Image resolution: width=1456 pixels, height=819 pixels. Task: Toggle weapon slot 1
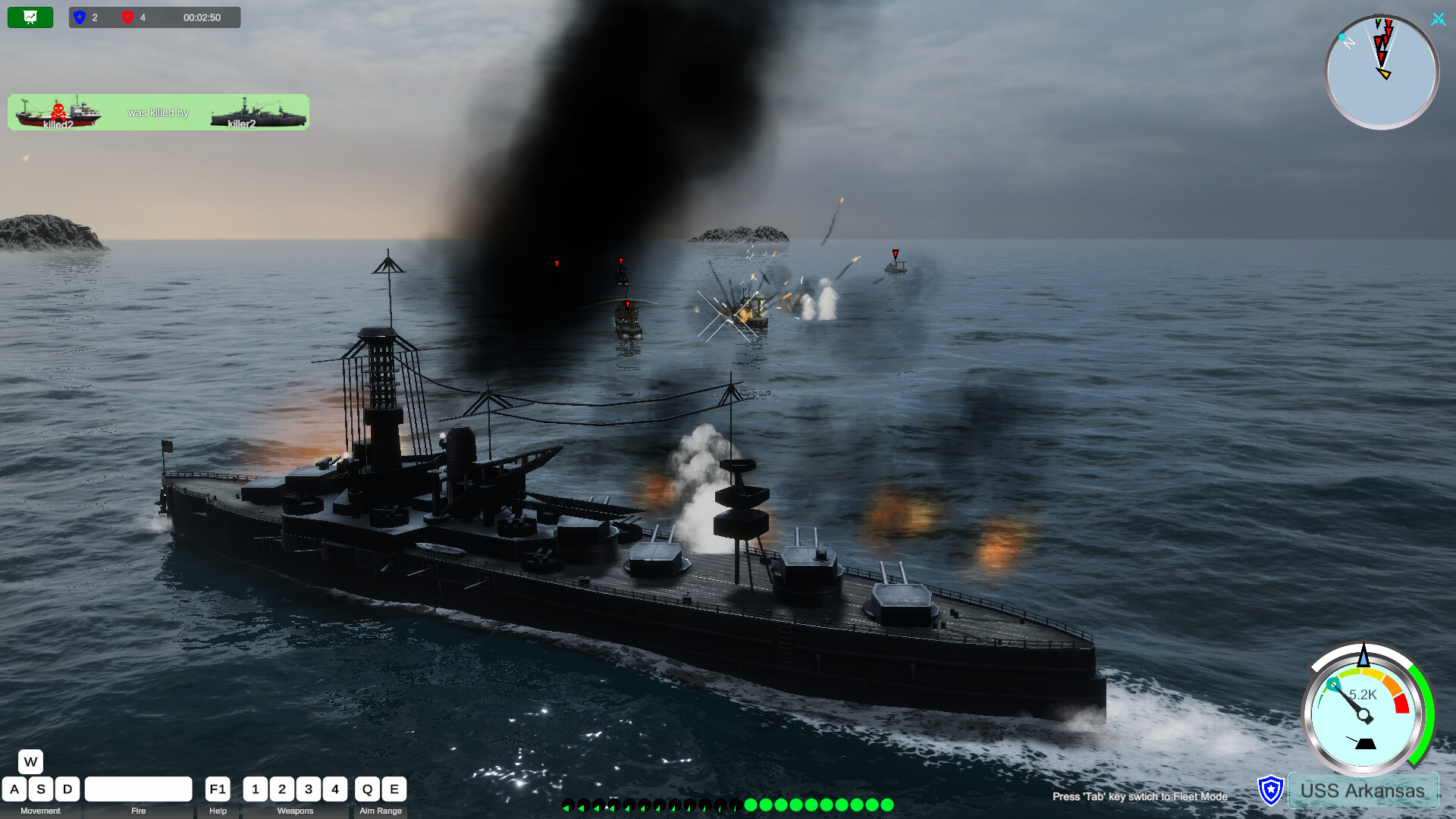[256, 789]
